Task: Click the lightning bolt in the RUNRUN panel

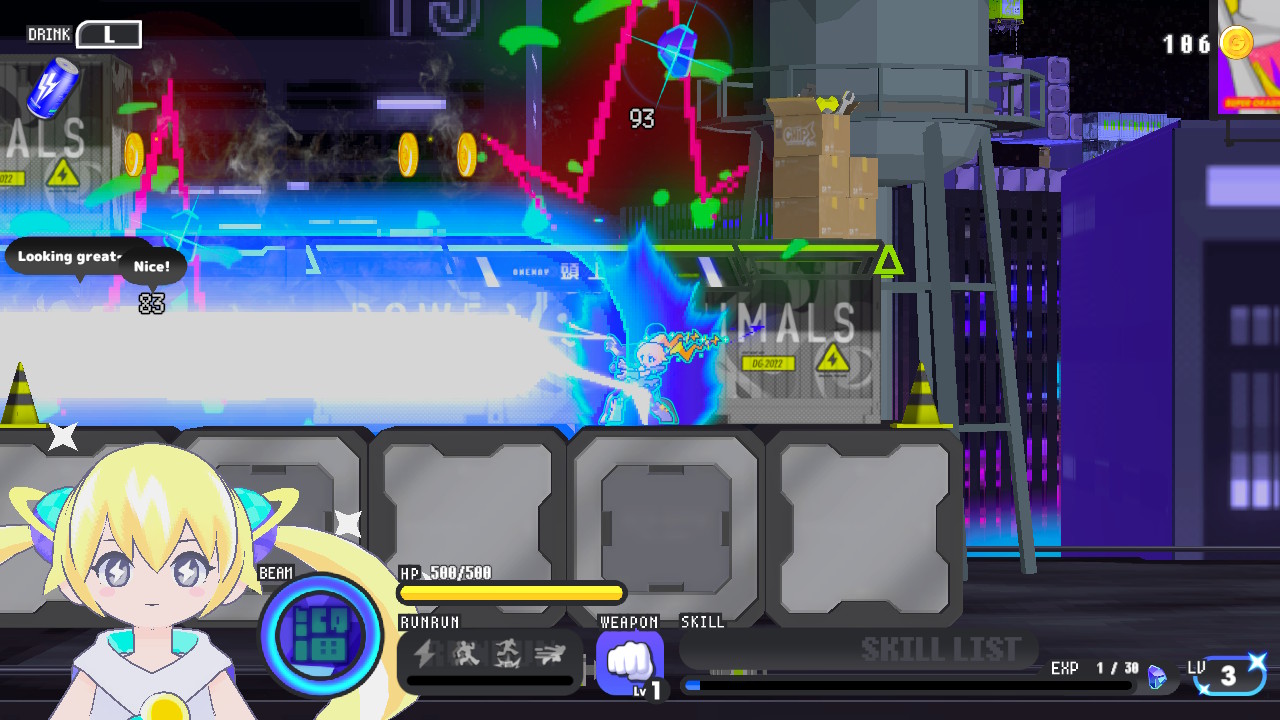Action: [425, 656]
